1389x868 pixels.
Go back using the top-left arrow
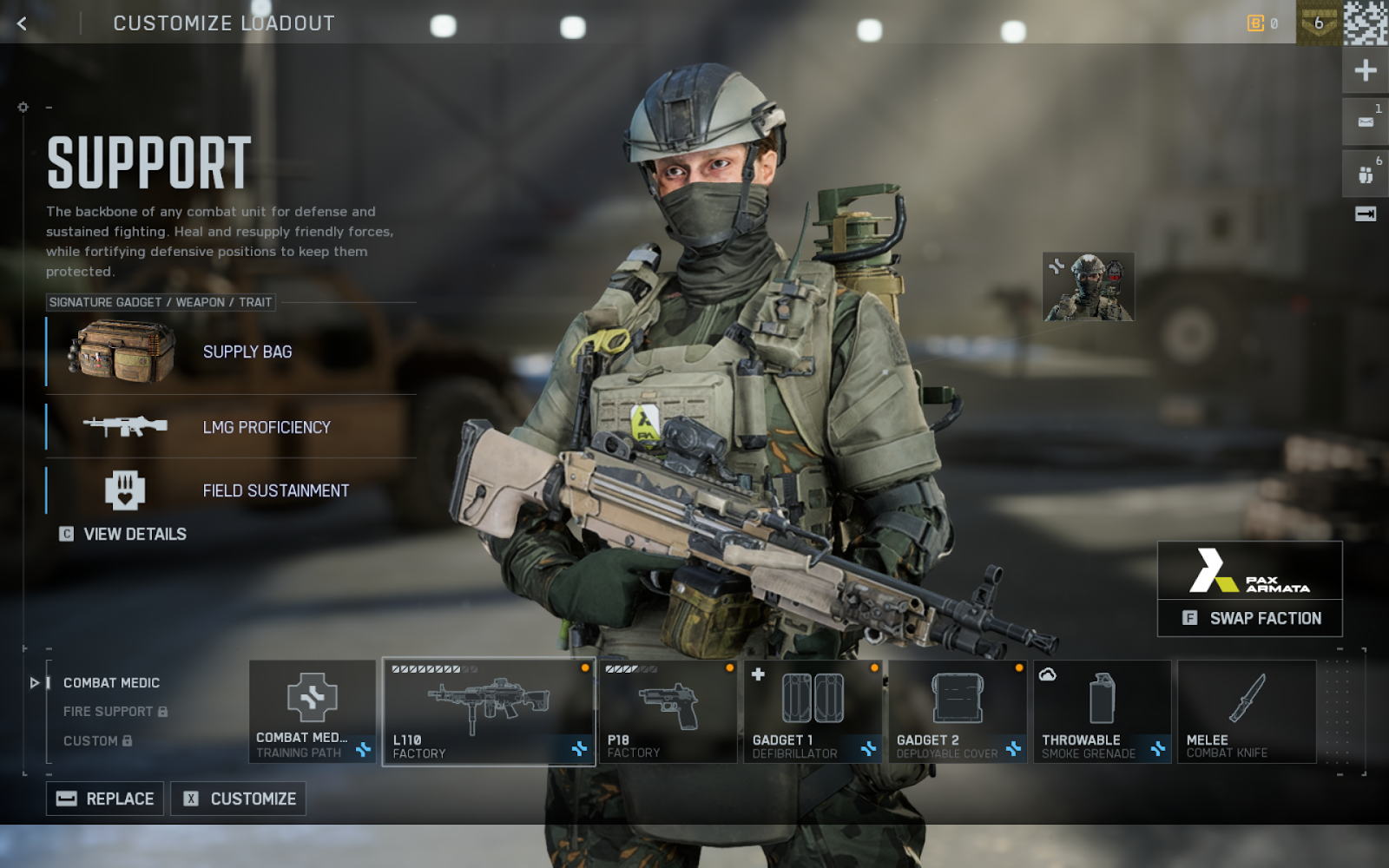[23, 23]
